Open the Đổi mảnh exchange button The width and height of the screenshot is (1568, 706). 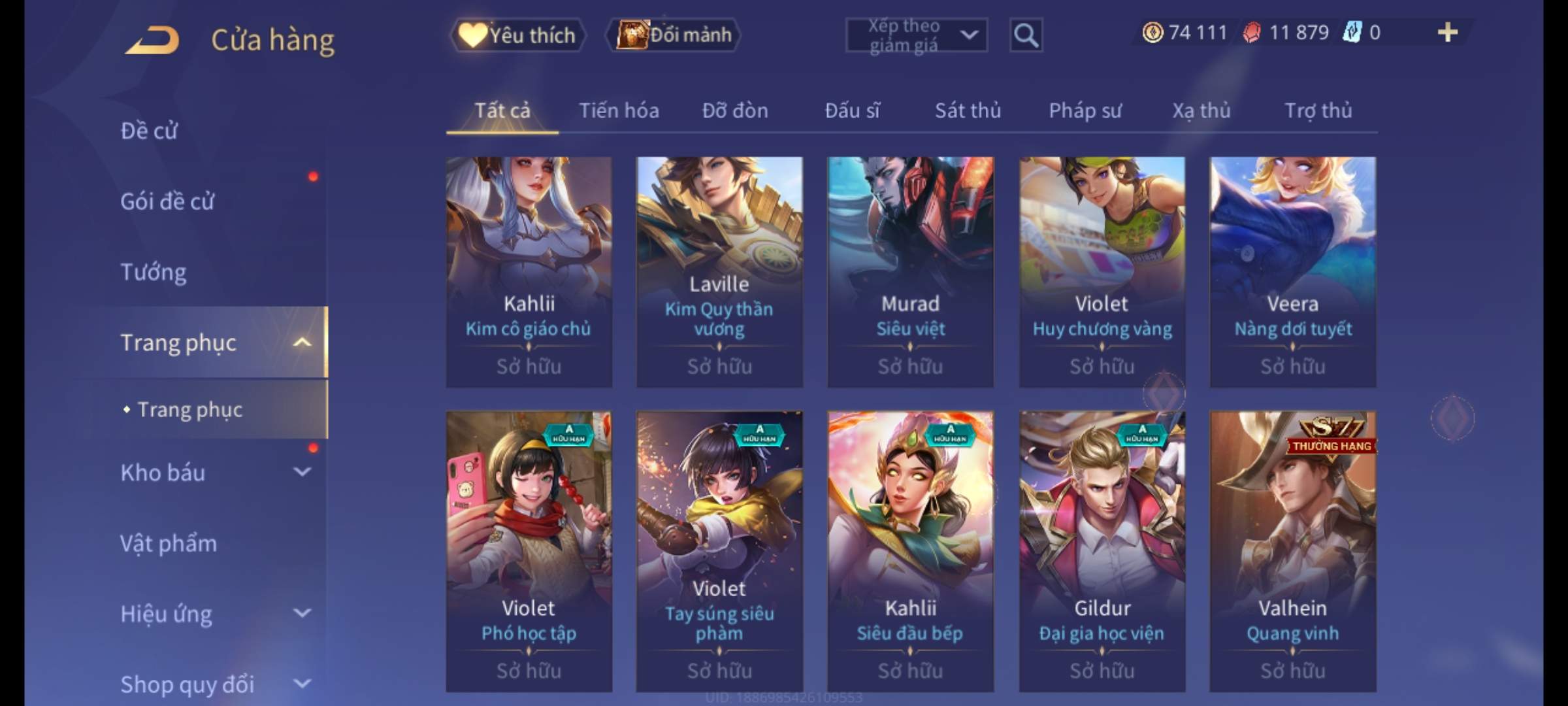674,35
